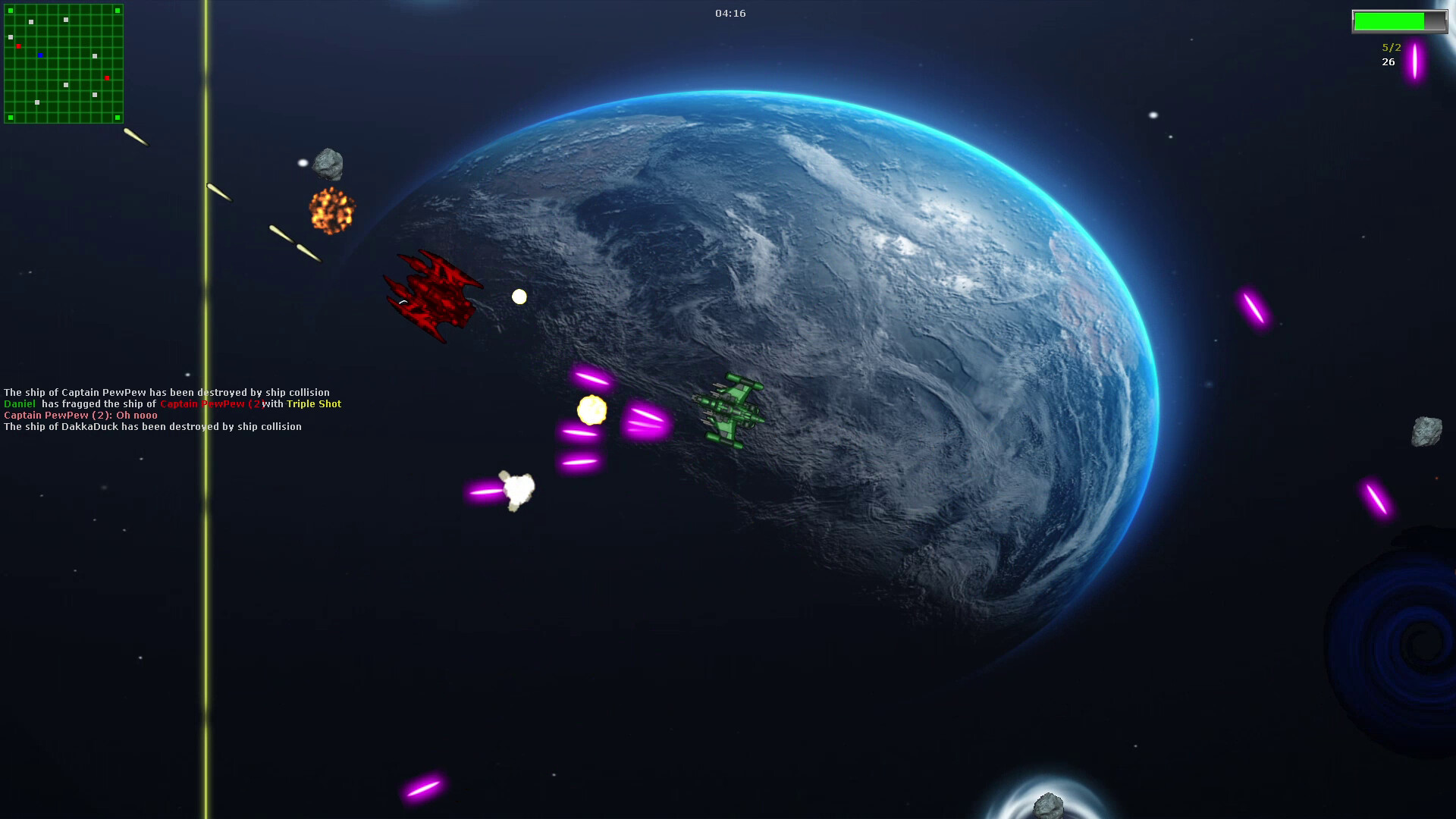
Task: Click the red enemy blip on the minimap
Action: [x=18, y=46]
